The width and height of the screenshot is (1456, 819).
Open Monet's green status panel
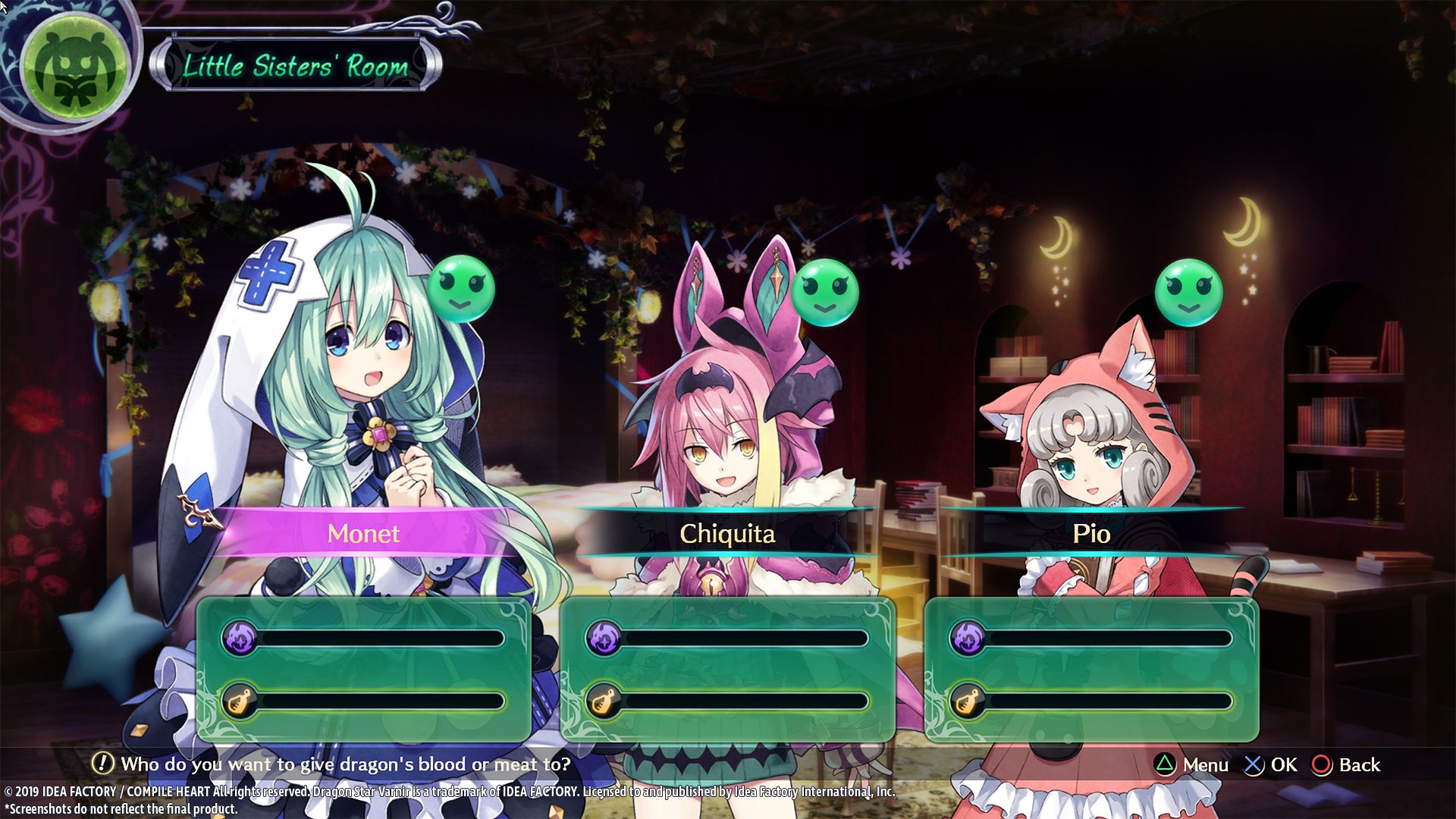(x=364, y=669)
